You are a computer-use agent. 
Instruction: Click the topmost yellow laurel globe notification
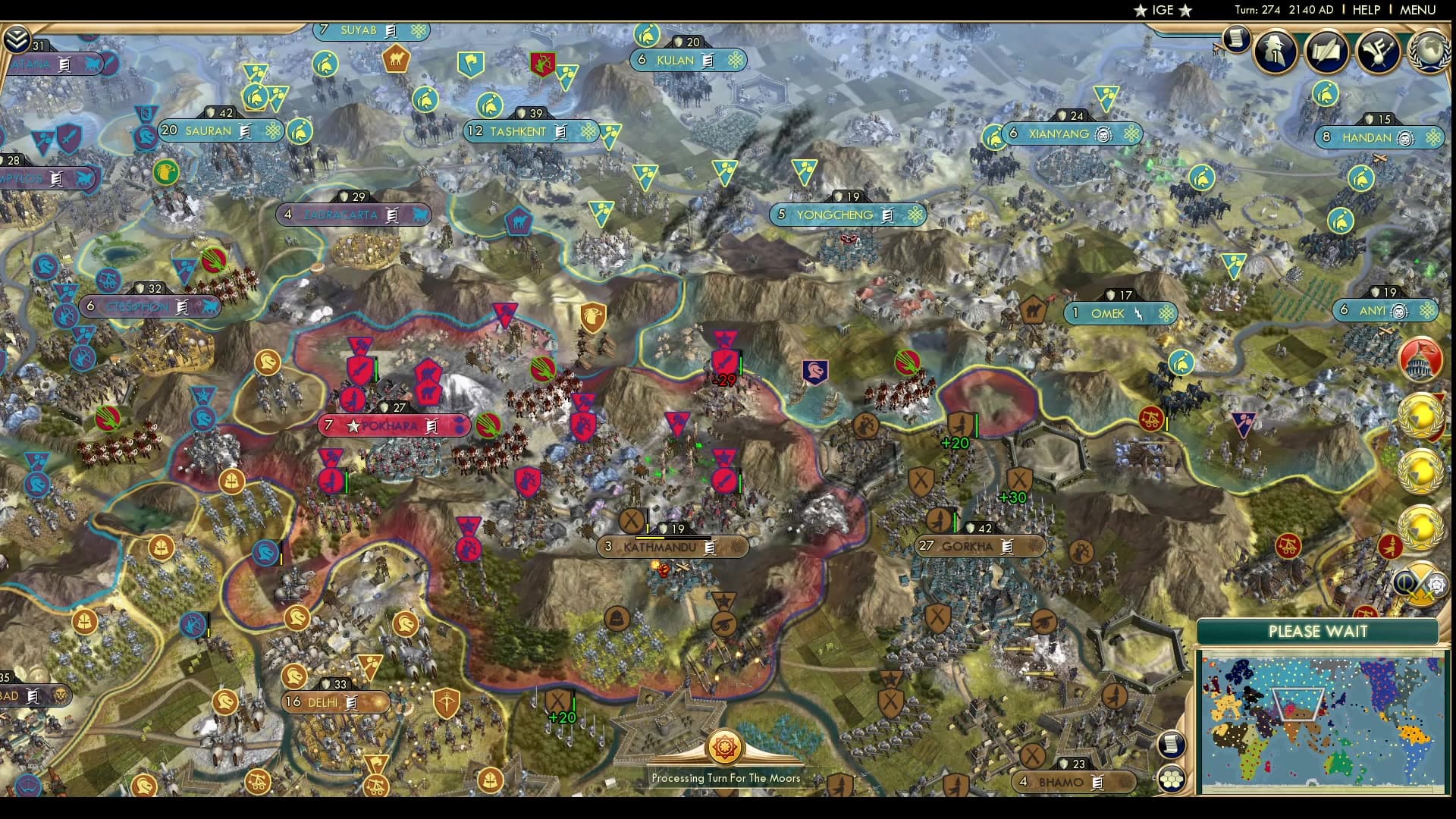[1421, 416]
